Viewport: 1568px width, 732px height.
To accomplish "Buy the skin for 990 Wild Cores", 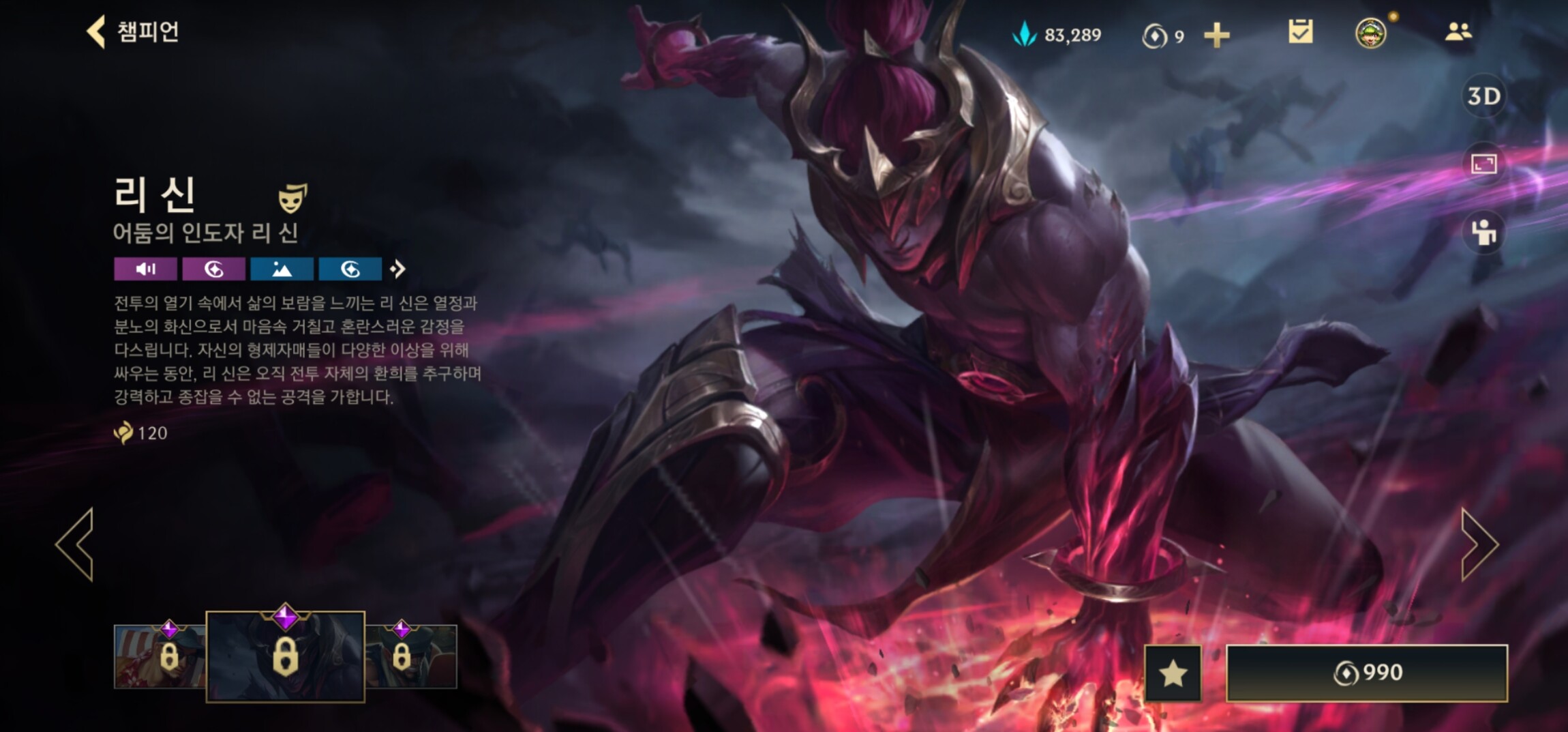I will (x=1366, y=673).
